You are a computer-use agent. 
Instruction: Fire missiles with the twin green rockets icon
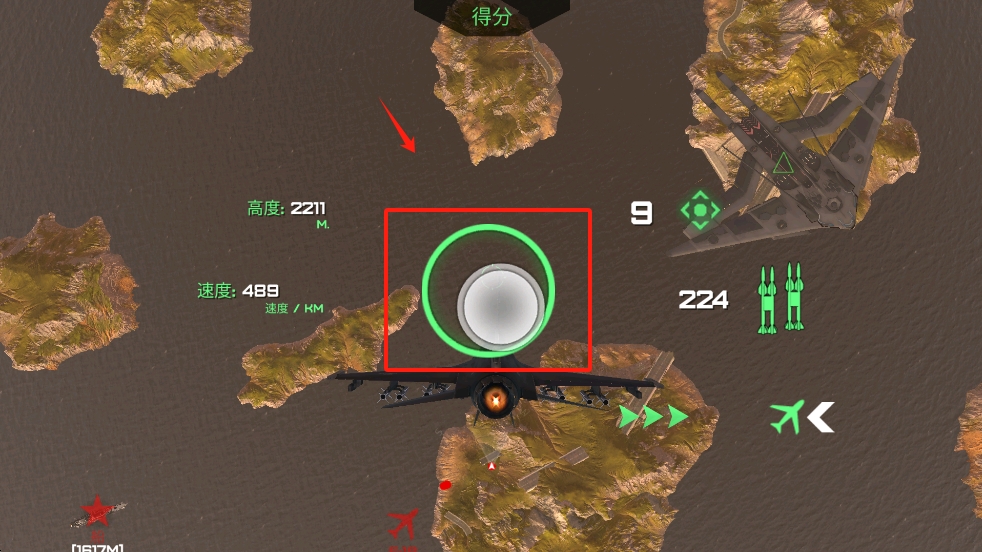(x=780, y=298)
